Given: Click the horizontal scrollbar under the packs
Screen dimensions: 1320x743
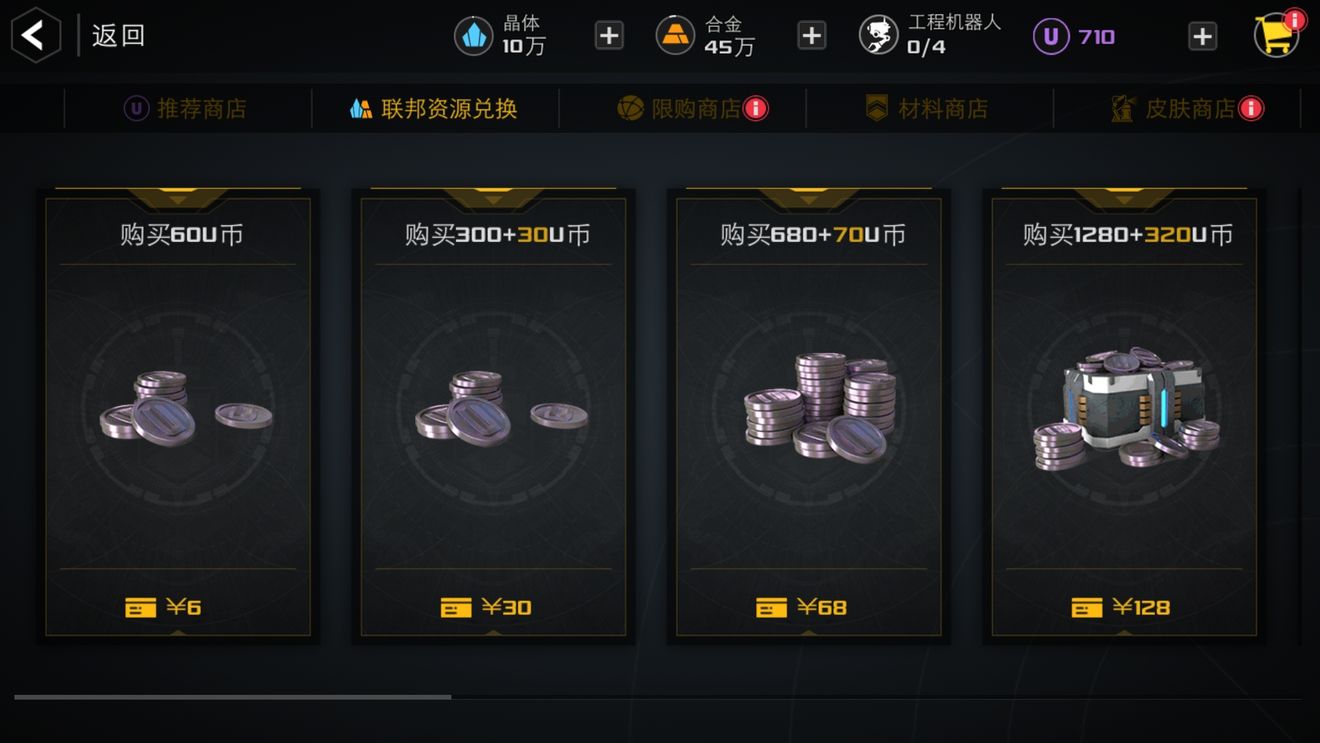Looking at the screenshot, I should tap(232, 697).
